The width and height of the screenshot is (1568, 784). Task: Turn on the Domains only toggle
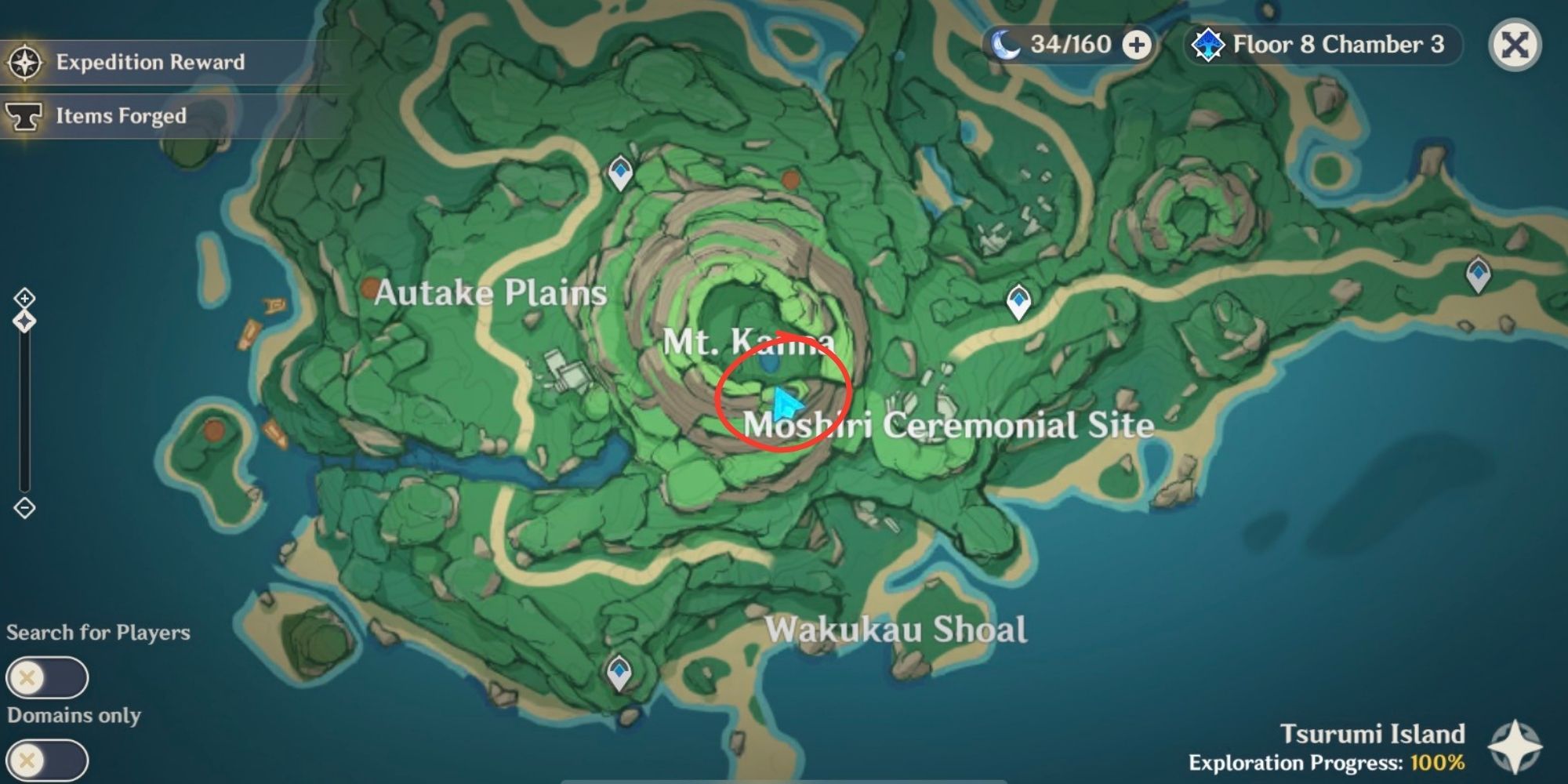[x=45, y=760]
